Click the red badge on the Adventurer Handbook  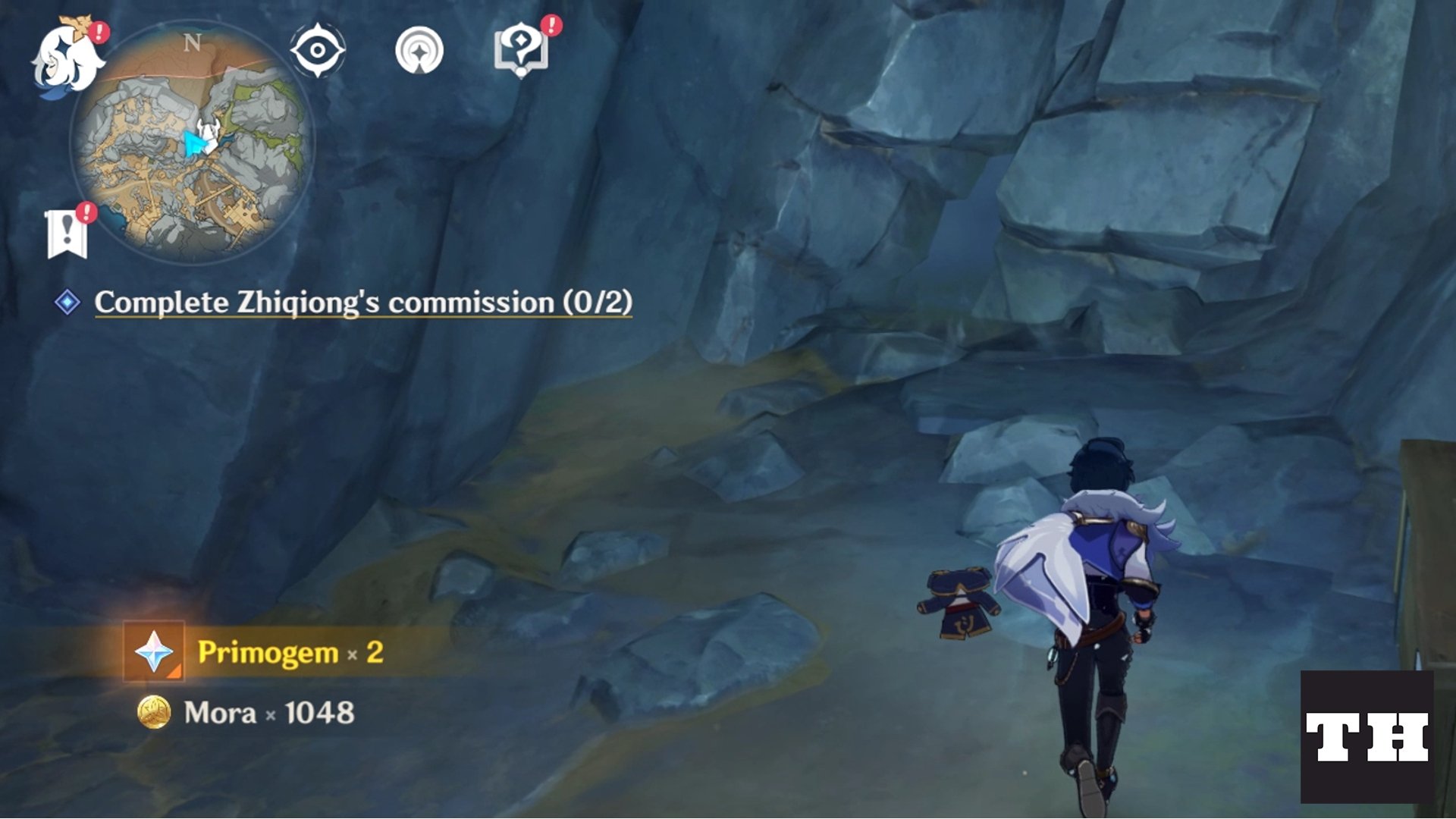(551, 30)
